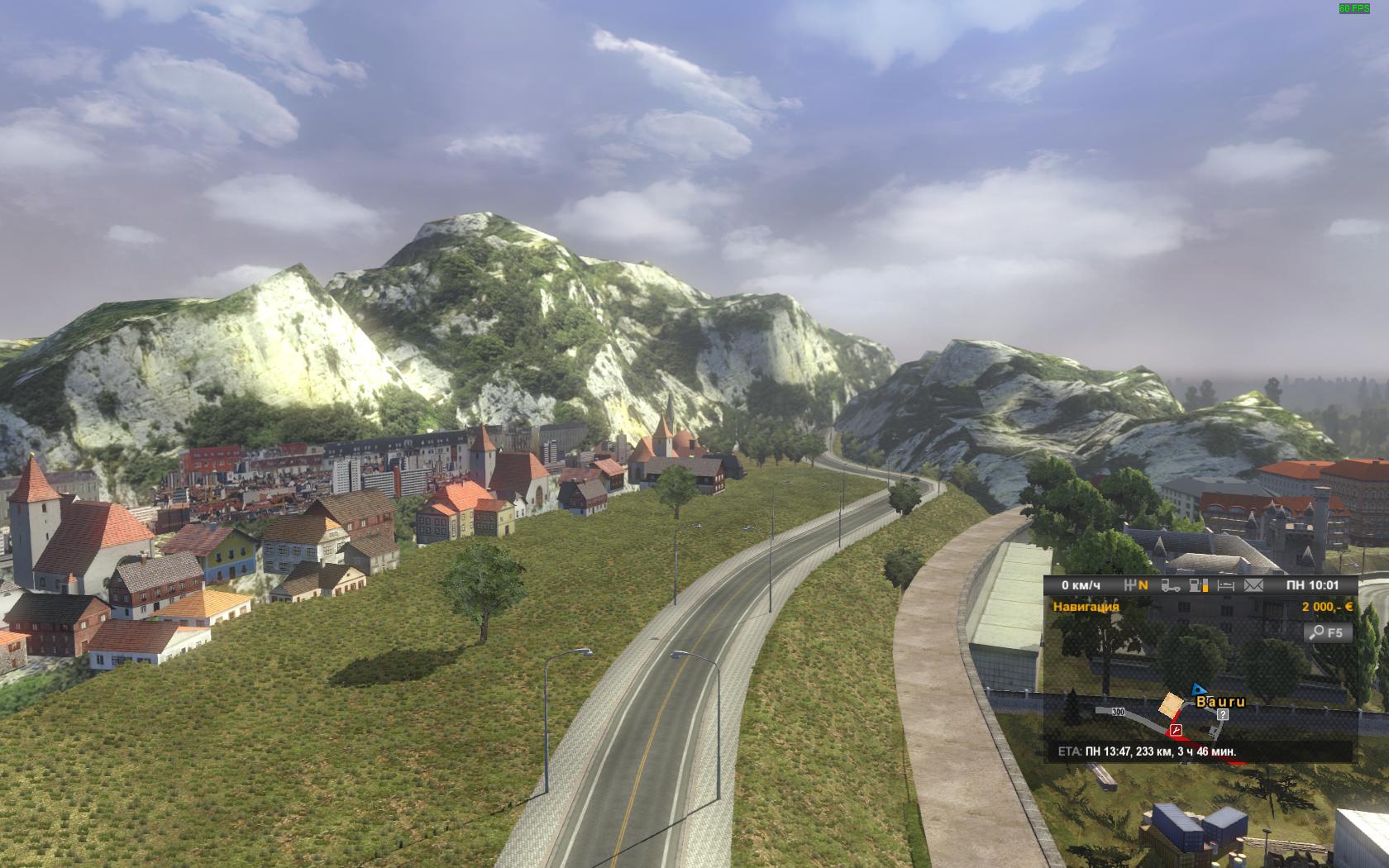
Task: Click the gearbox neutral indicator
Action: [1137, 585]
